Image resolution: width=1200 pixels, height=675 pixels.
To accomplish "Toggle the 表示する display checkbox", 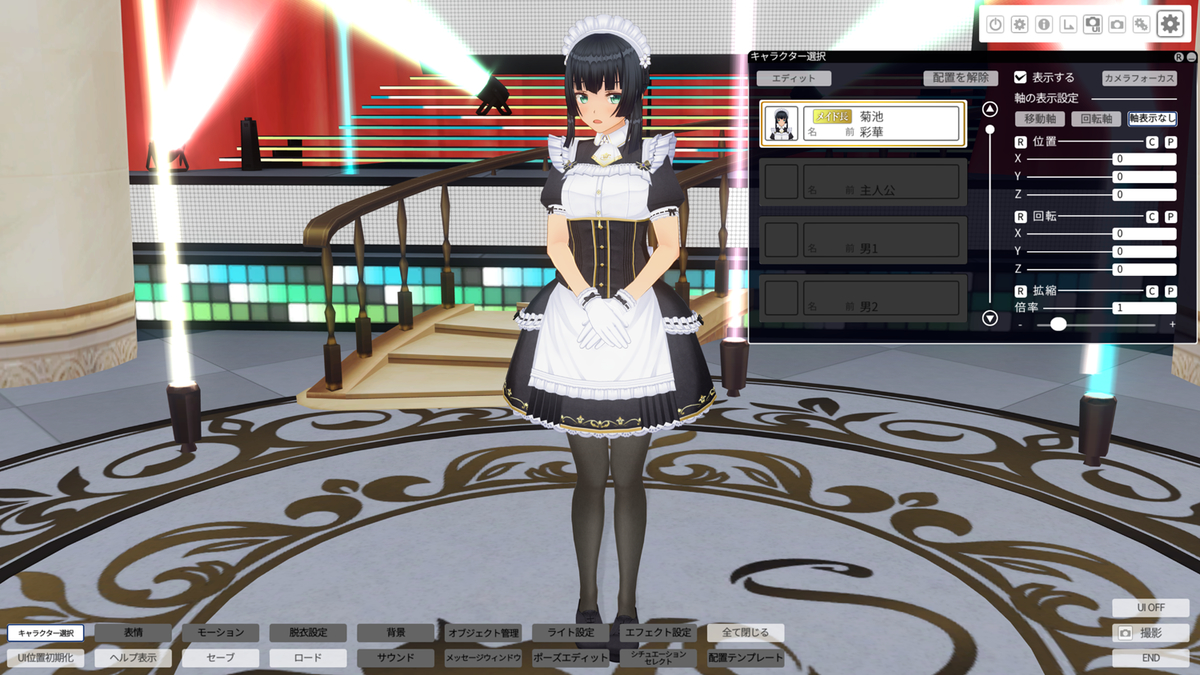I will click(x=1021, y=77).
